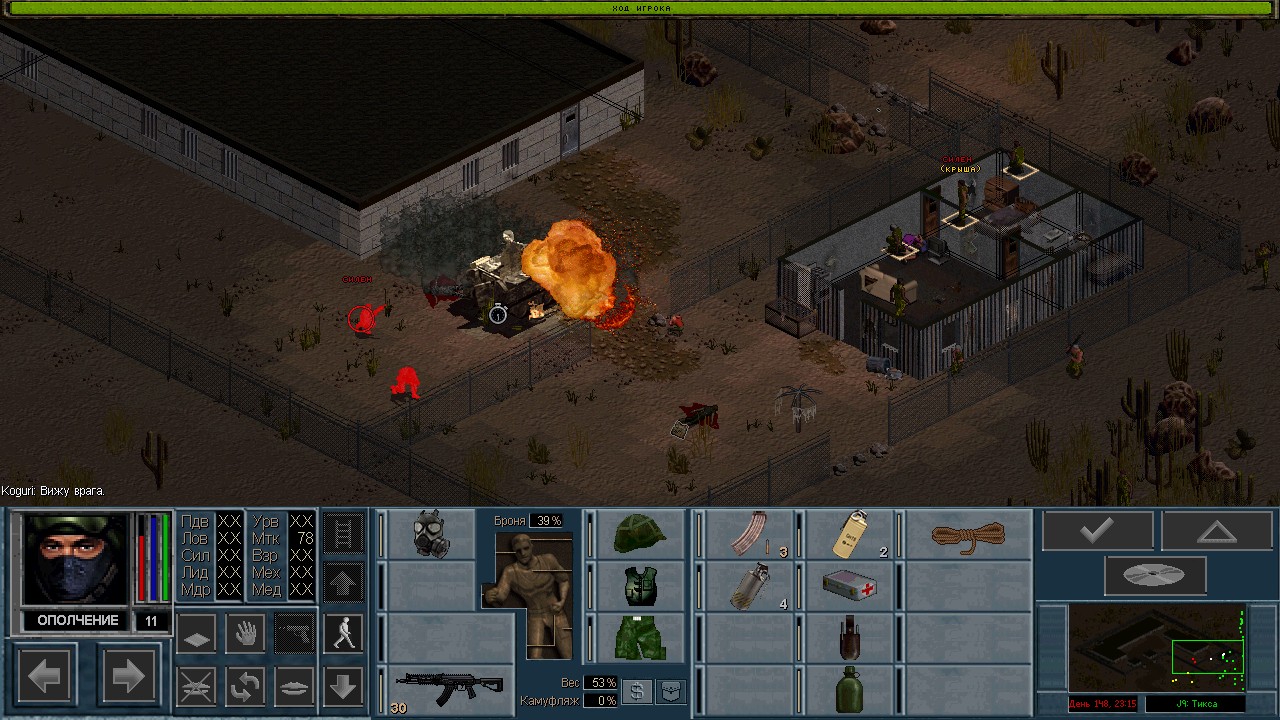Select the previous merc with left arrow
Viewport: 1280px width, 720px height.
click(x=43, y=677)
